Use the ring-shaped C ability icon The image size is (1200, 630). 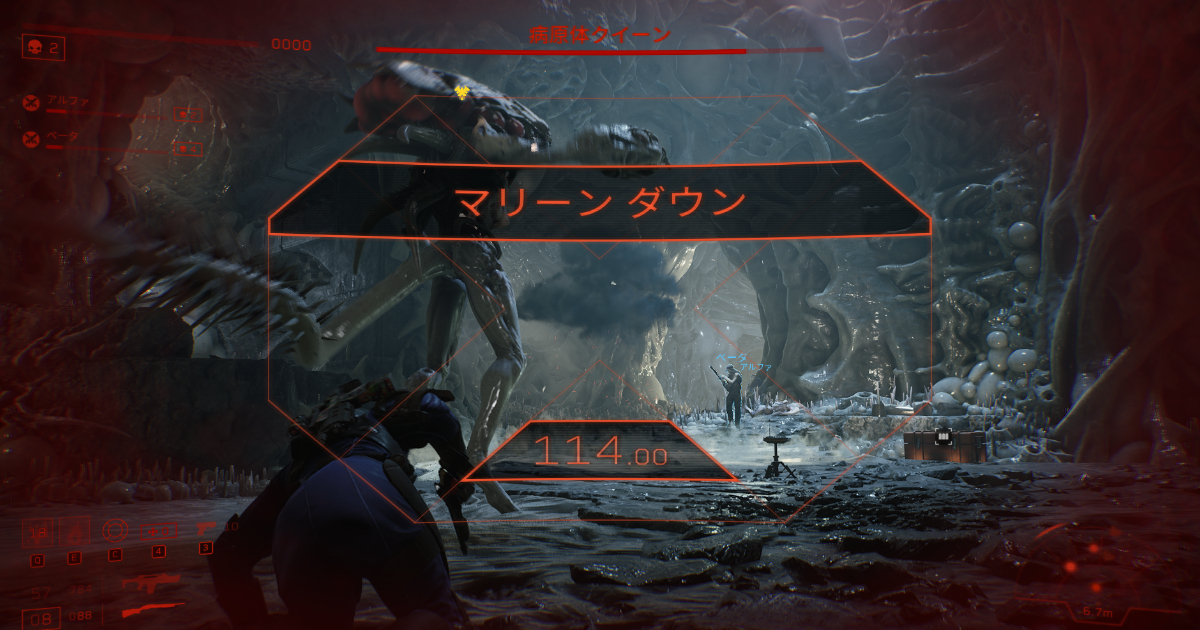(x=116, y=531)
